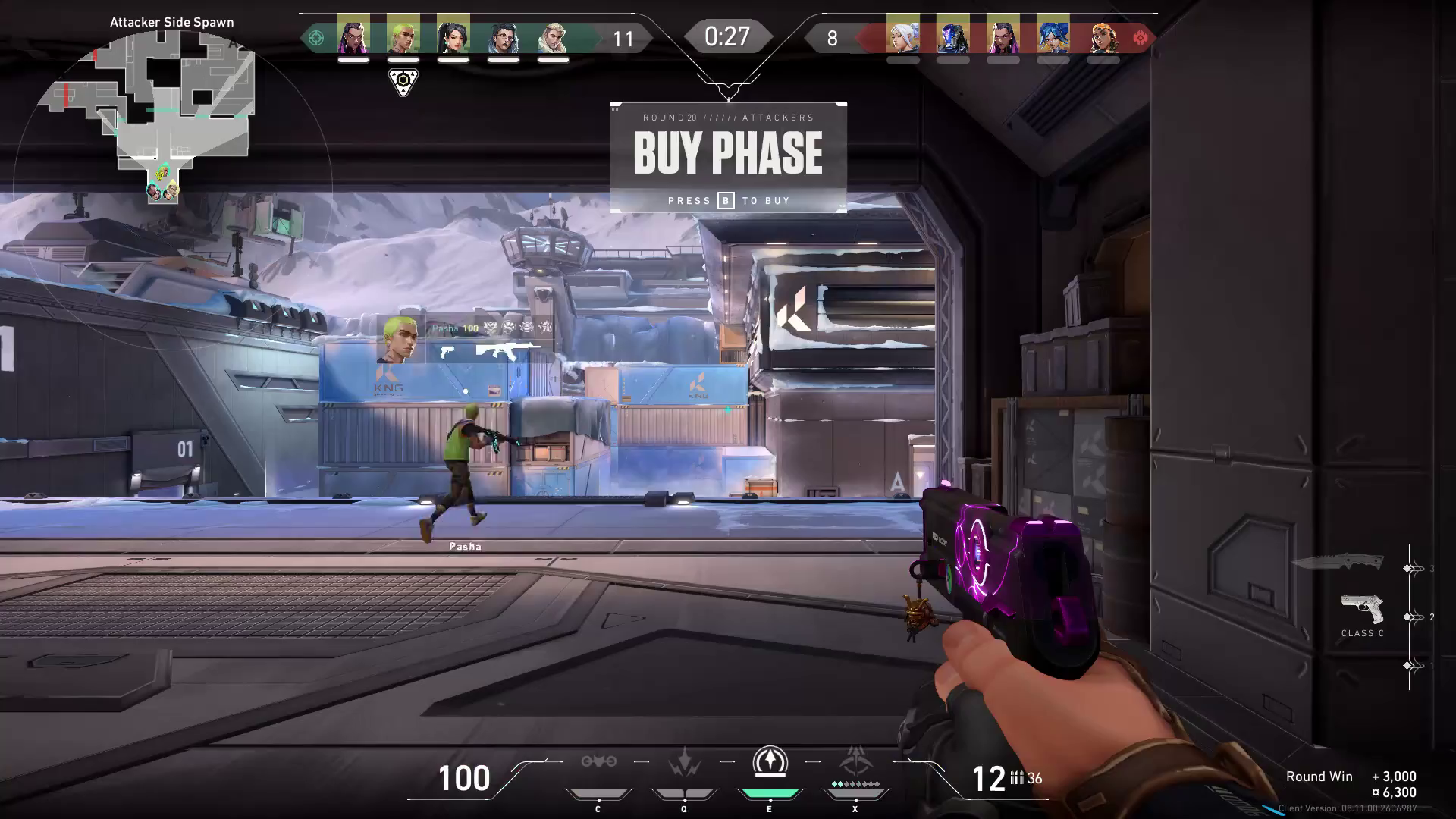Select the Hunter's Fury ultimate icon
The width and height of the screenshot is (1456, 819).
click(856, 762)
